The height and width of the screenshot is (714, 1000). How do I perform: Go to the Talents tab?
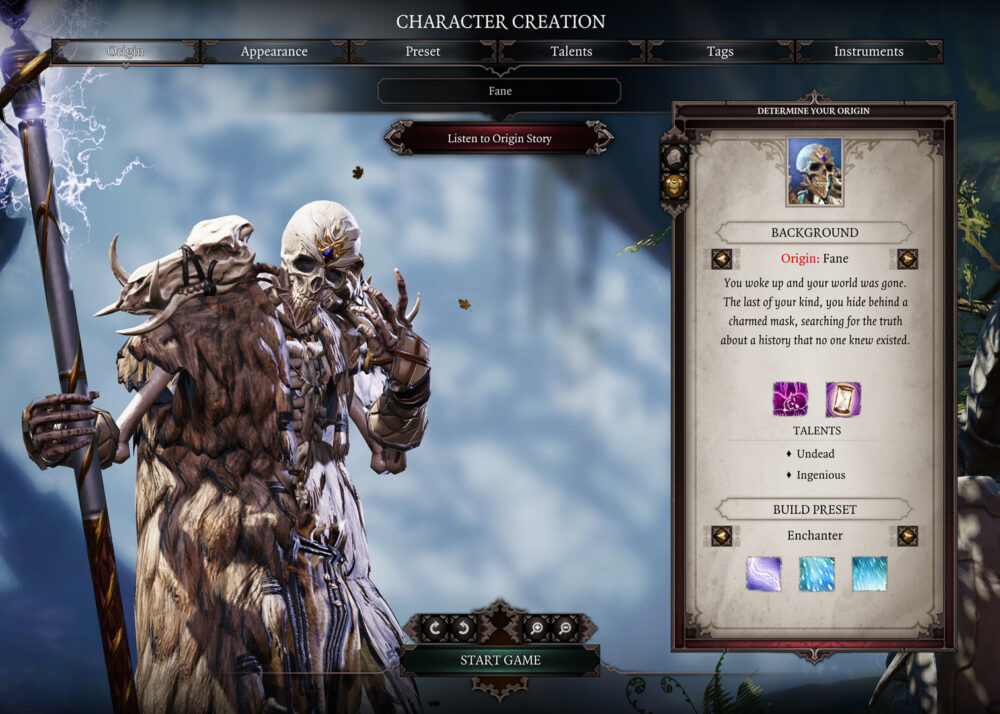[x=571, y=51]
